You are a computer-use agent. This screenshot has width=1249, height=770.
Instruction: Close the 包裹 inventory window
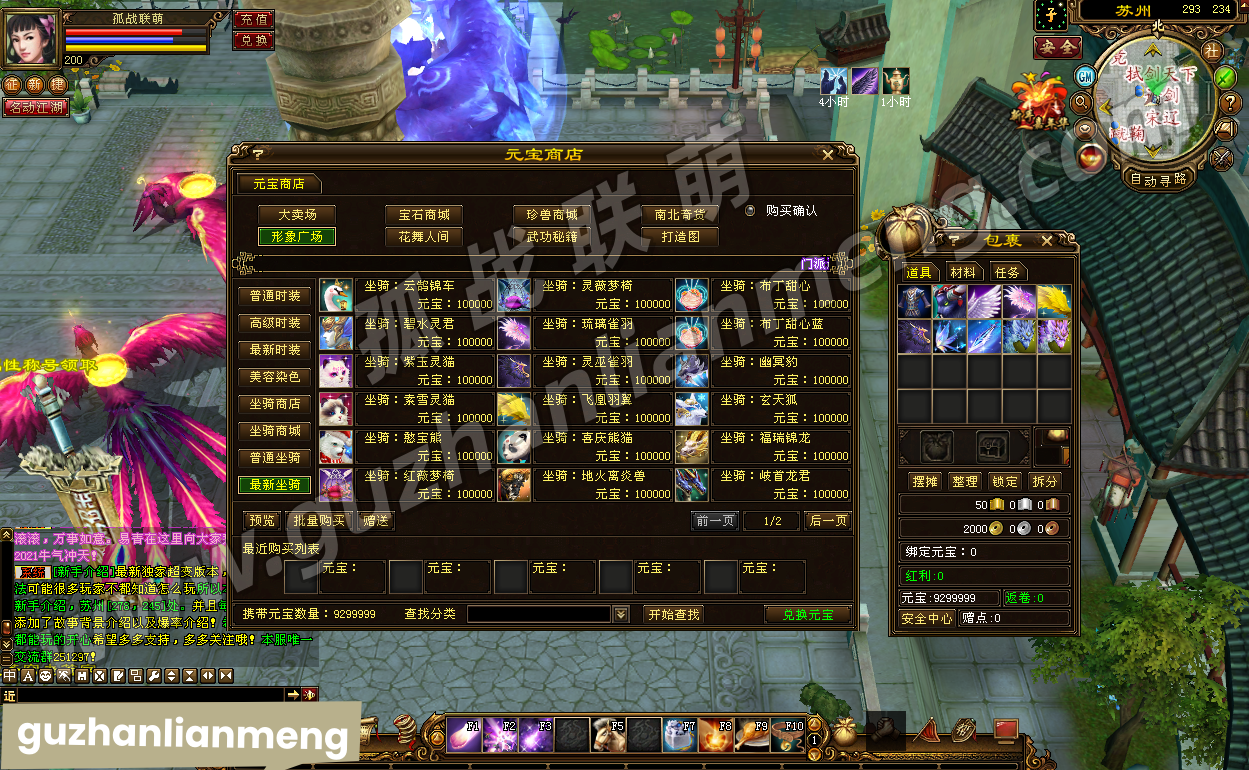pos(1046,241)
